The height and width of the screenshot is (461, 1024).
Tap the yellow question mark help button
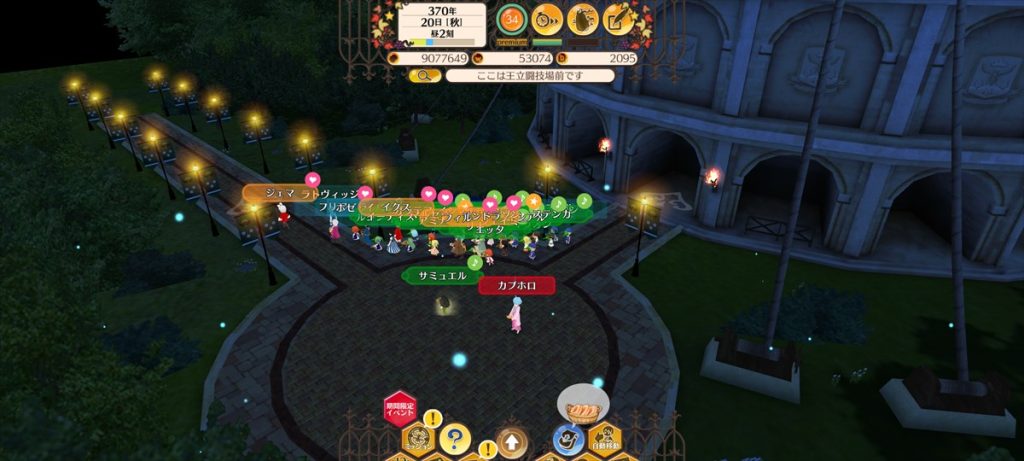[454, 438]
